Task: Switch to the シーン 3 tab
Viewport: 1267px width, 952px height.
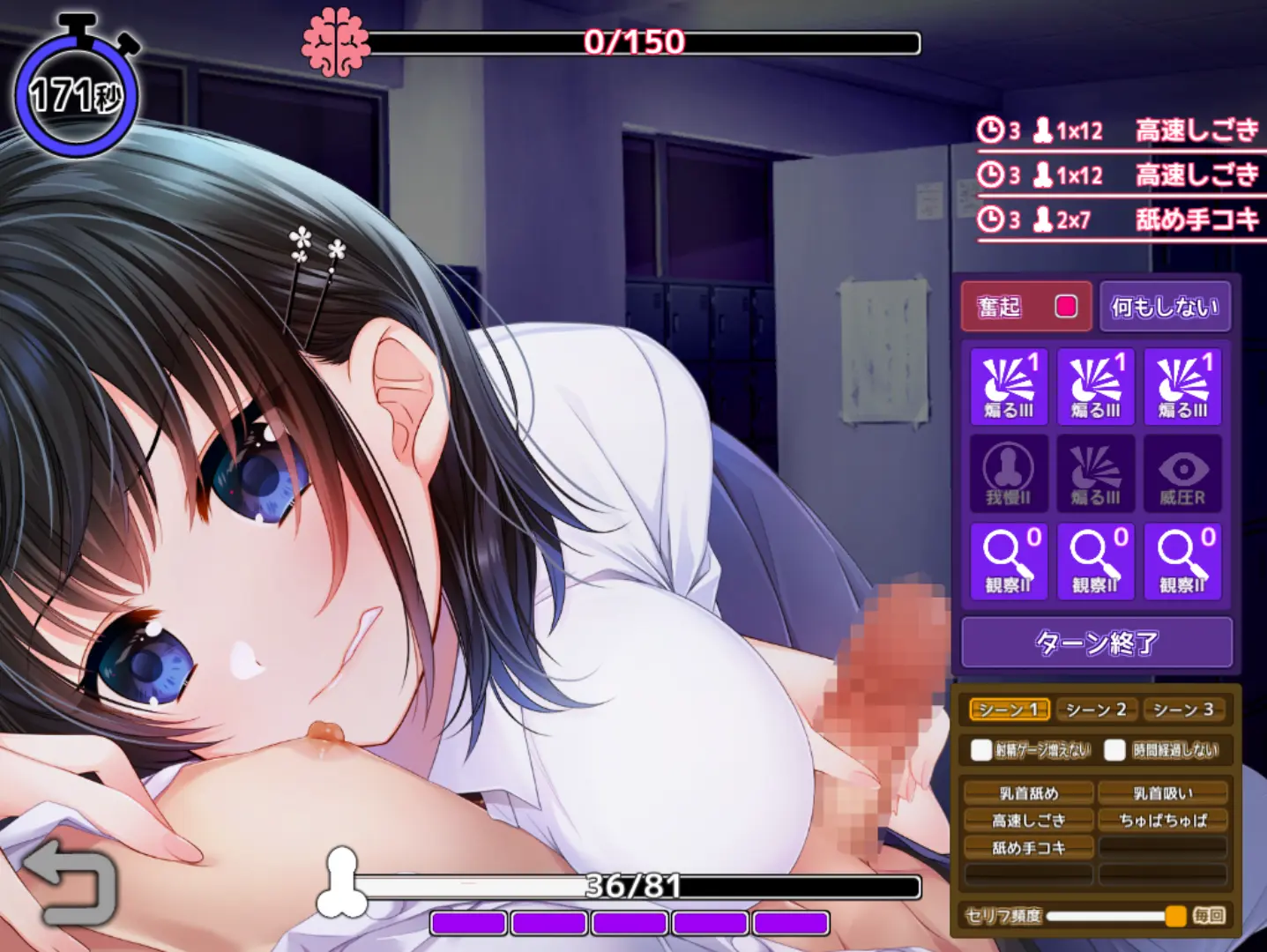Action: (x=1183, y=710)
